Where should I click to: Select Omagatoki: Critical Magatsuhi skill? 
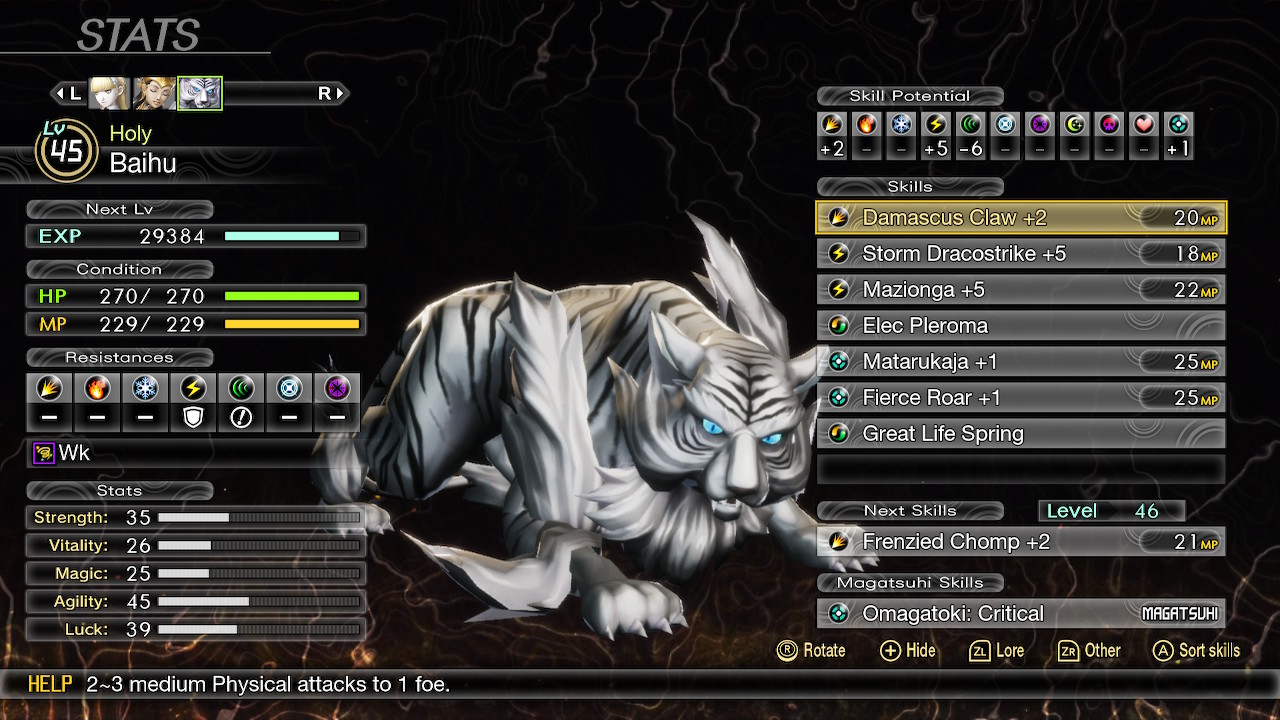(1021, 614)
